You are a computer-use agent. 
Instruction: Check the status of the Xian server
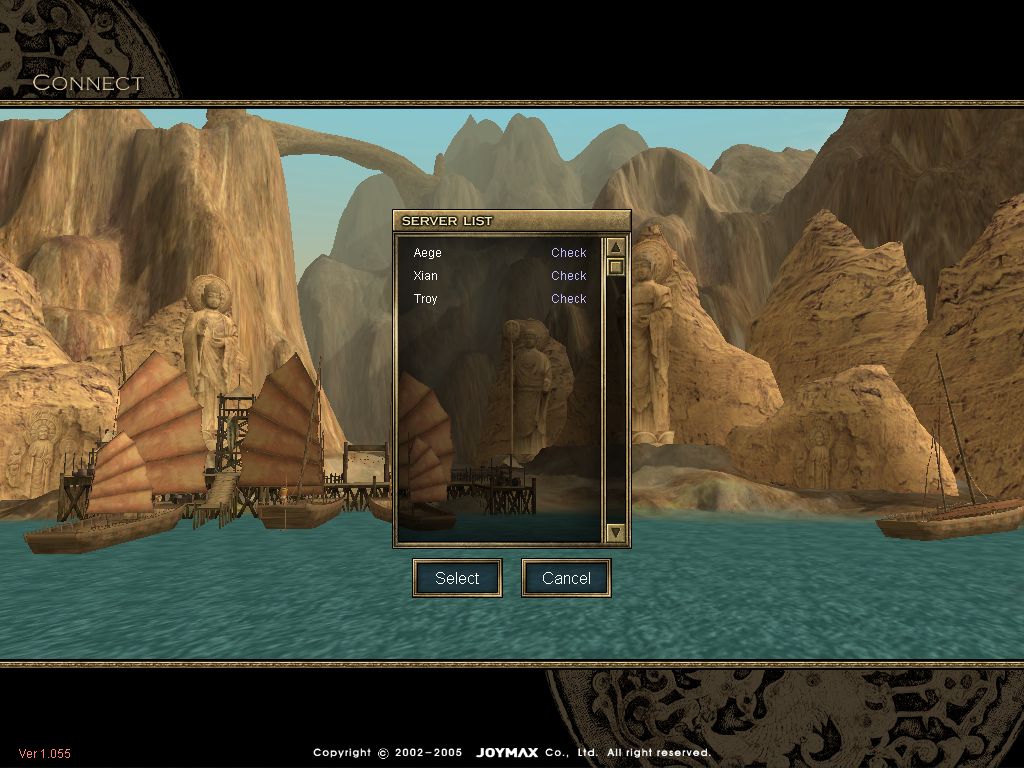pyautogui.click(x=568, y=276)
